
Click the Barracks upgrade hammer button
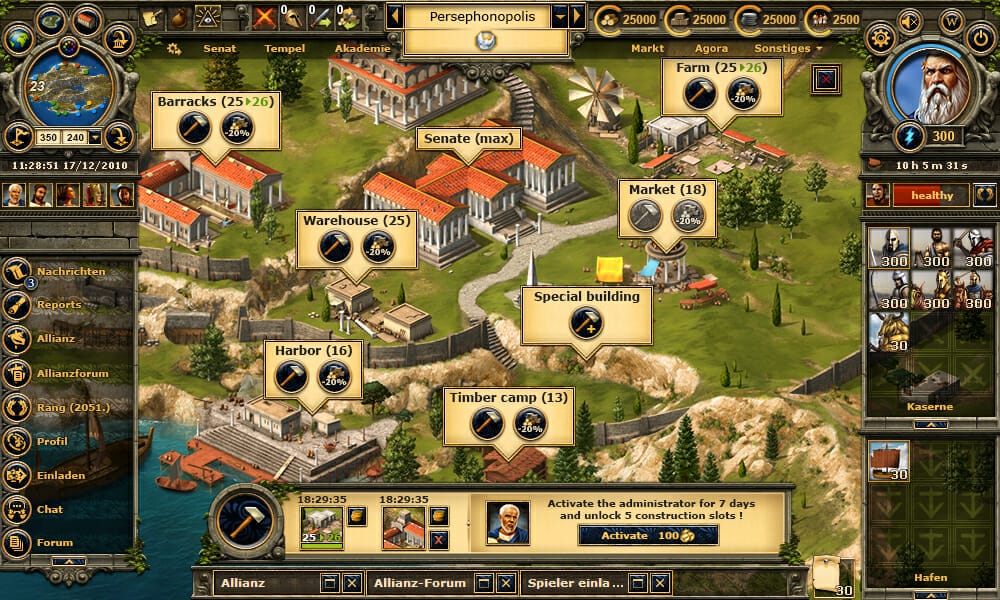tap(193, 128)
